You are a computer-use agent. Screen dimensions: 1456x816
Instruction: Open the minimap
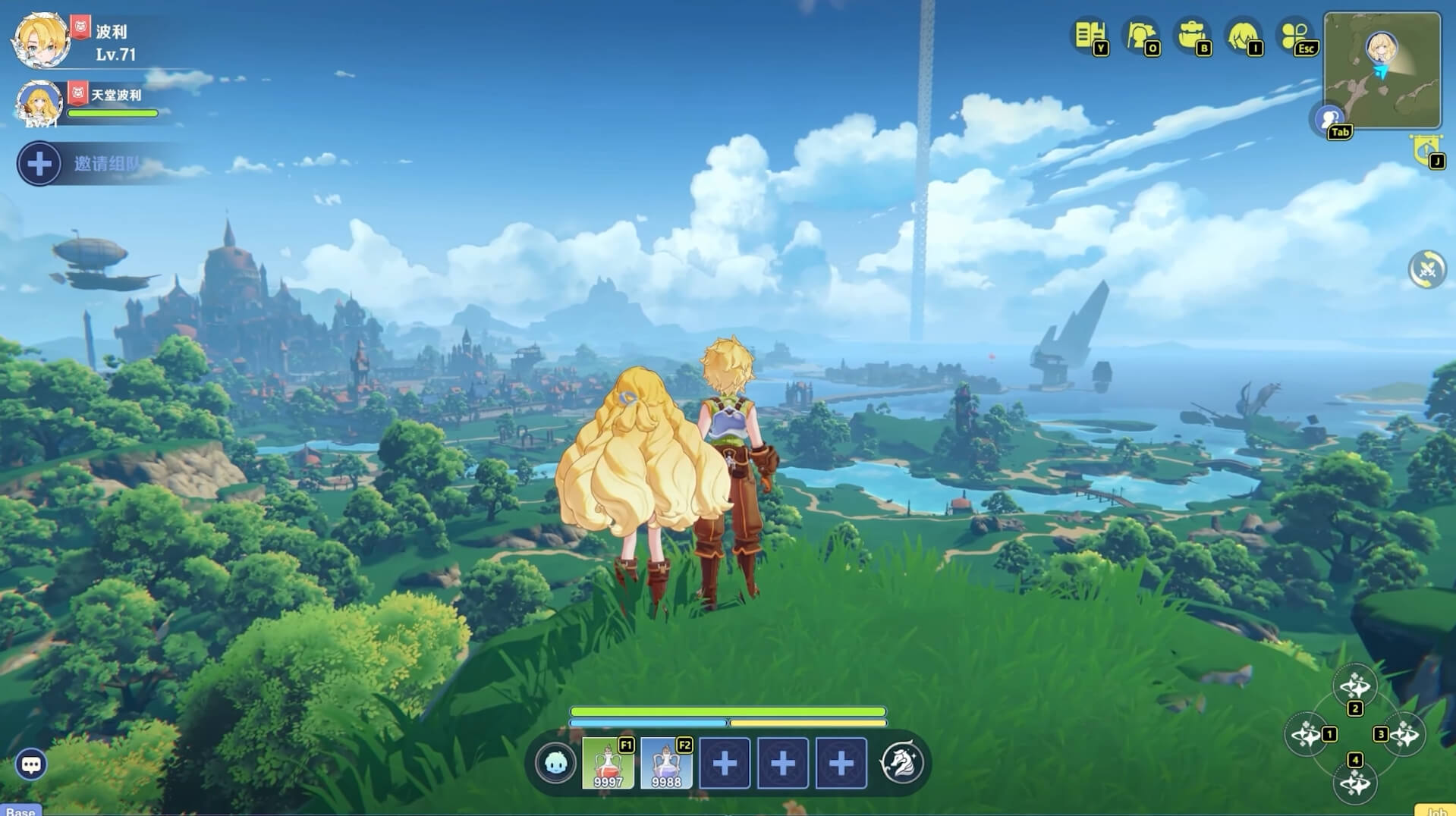(x=1382, y=70)
